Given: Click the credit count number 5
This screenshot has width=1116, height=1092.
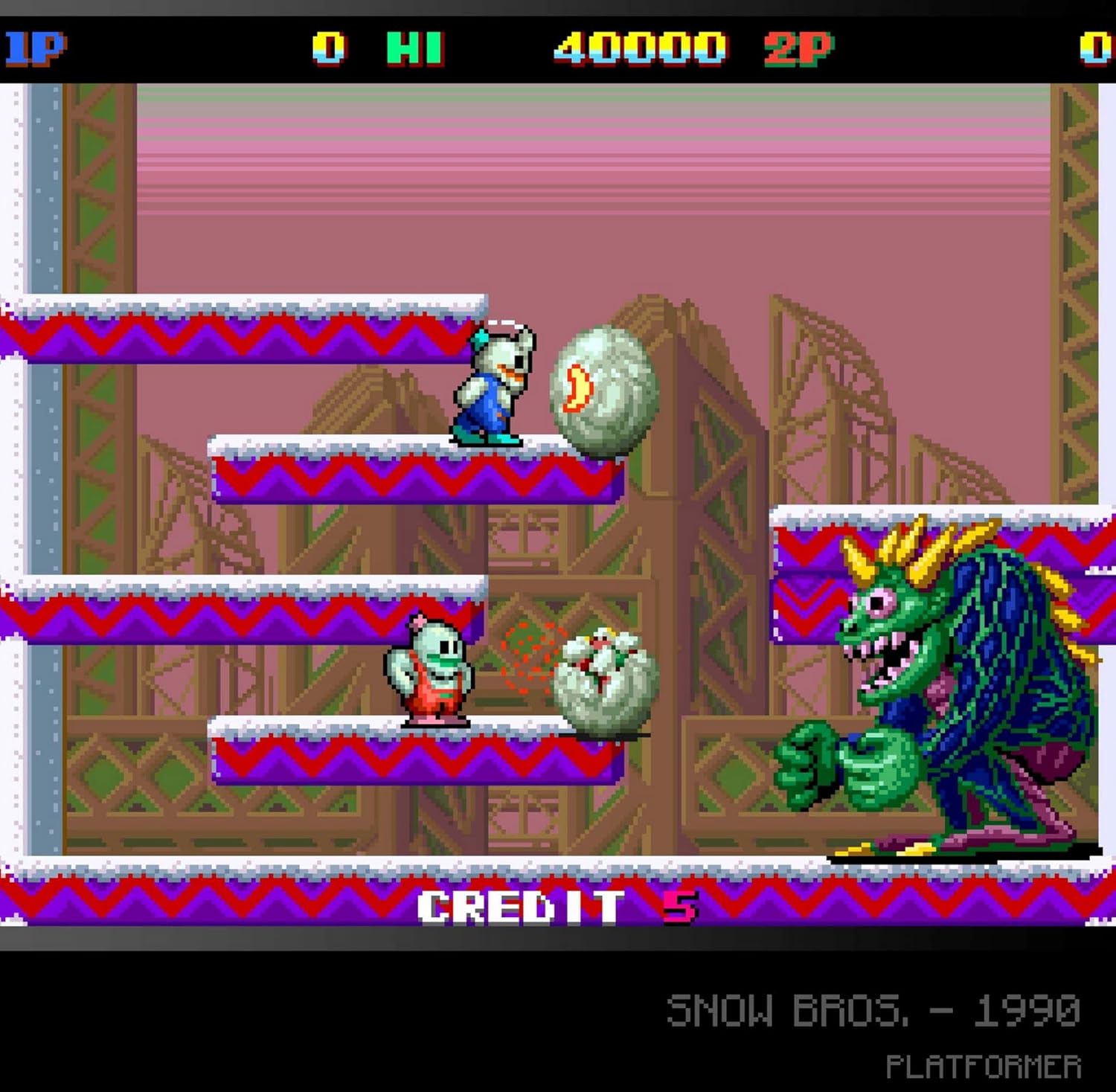Looking at the screenshot, I should (679, 906).
